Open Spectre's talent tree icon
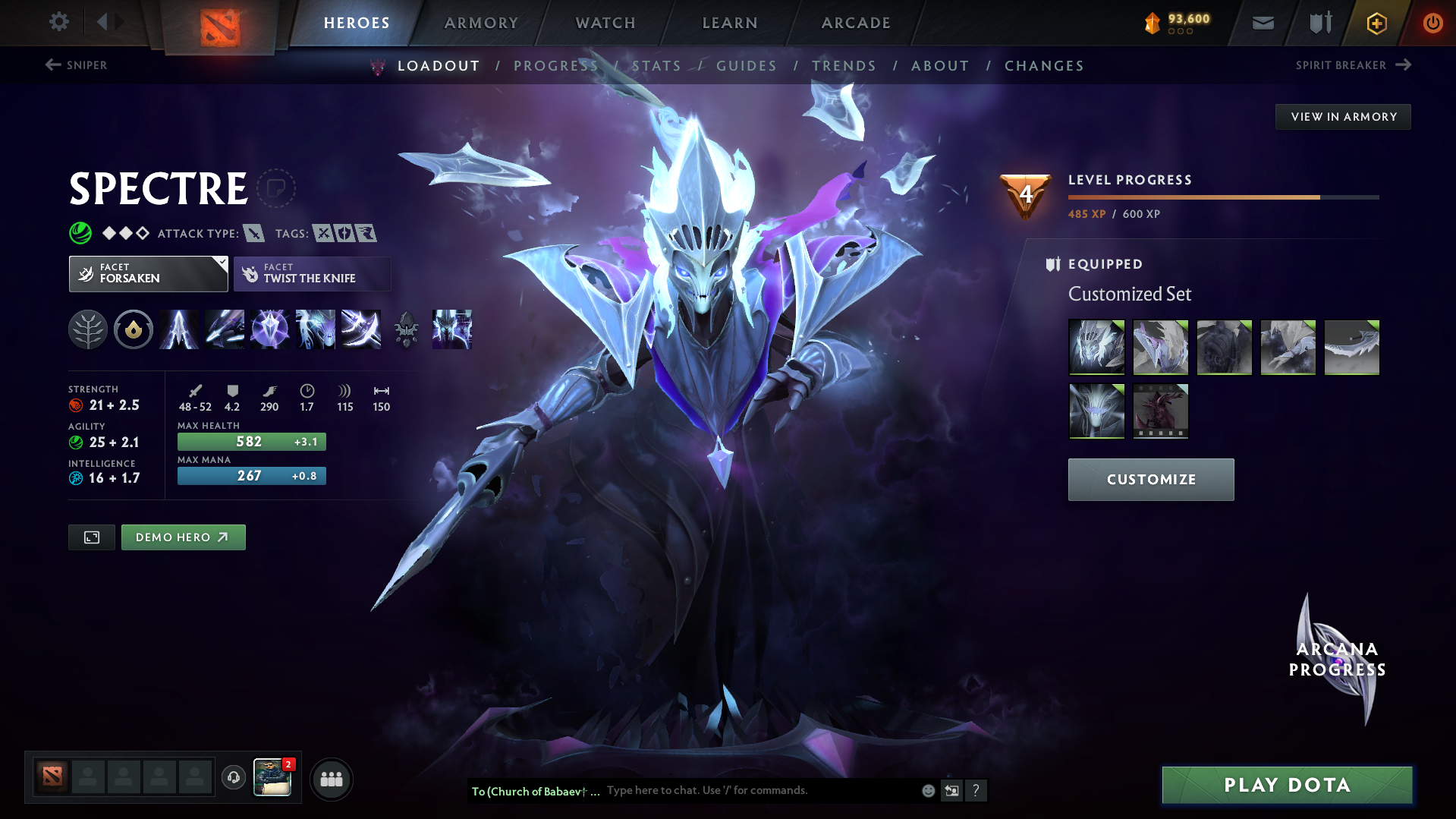This screenshot has width=1456, height=819. pyautogui.click(x=88, y=329)
